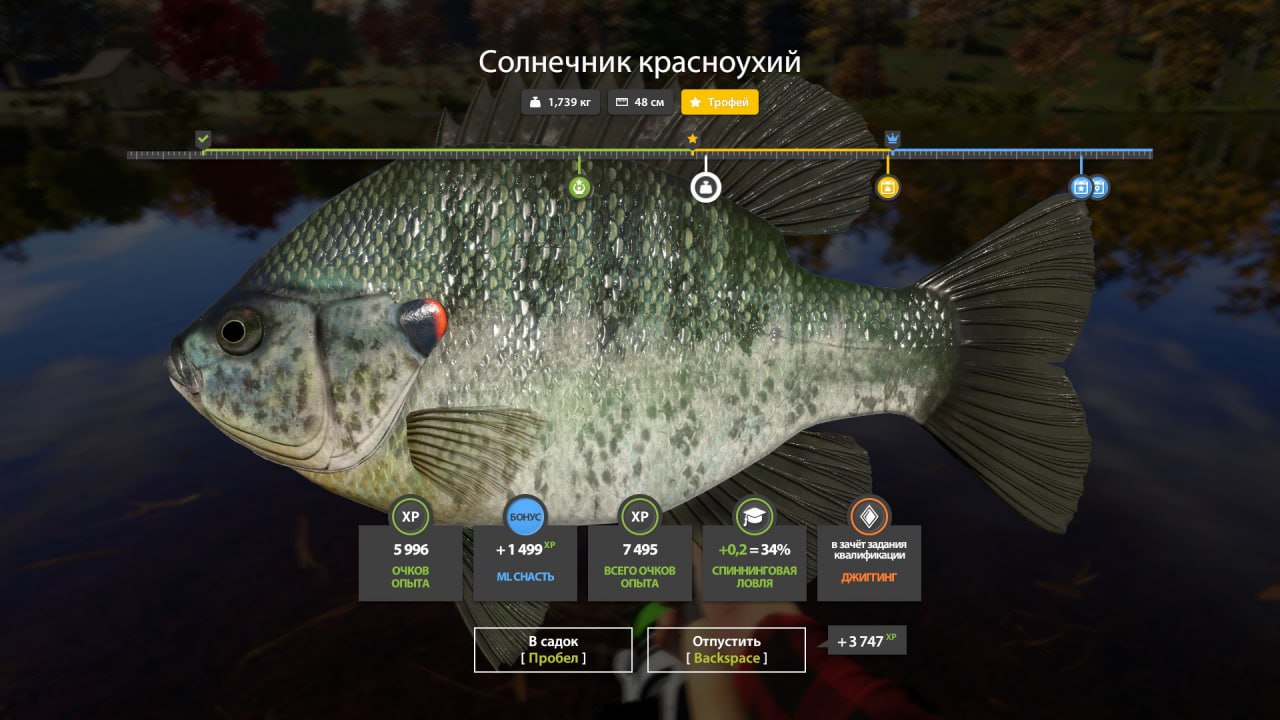This screenshot has height=720, width=1280.
Task: Click the green XP medal above 5 996
Action: 410,518
